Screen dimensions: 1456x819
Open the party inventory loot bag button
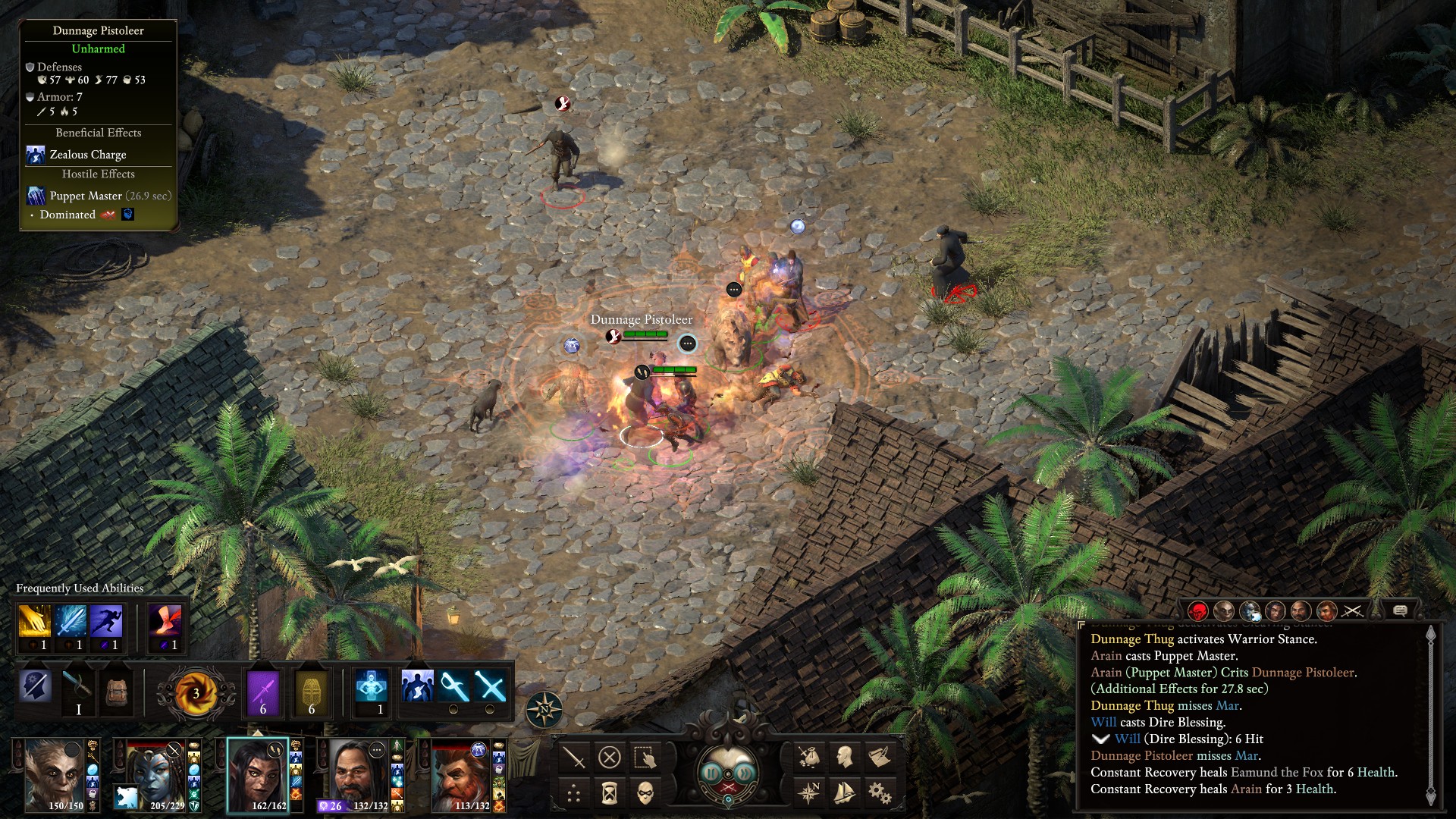pyautogui.click(x=808, y=757)
